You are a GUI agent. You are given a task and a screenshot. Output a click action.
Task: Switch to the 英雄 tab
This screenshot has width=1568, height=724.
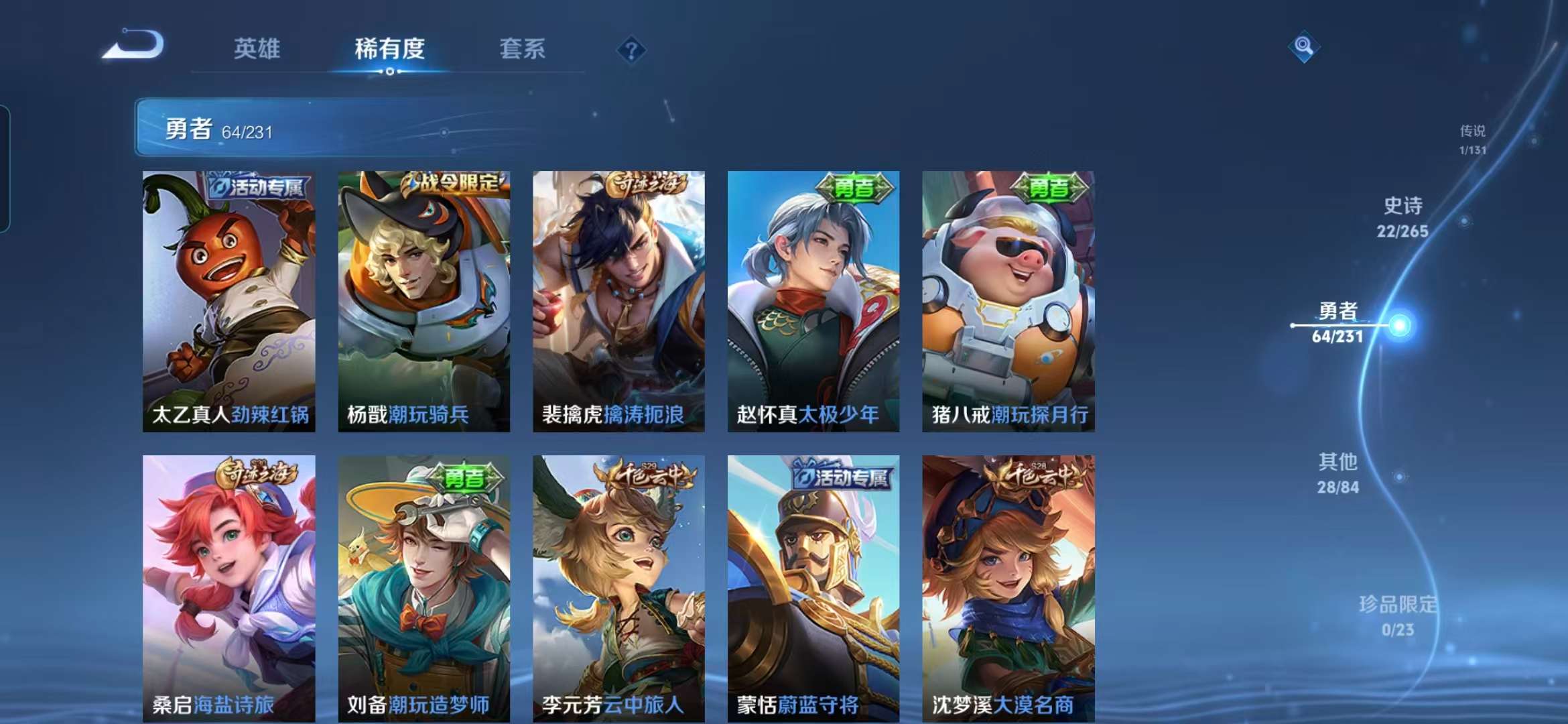pos(259,49)
